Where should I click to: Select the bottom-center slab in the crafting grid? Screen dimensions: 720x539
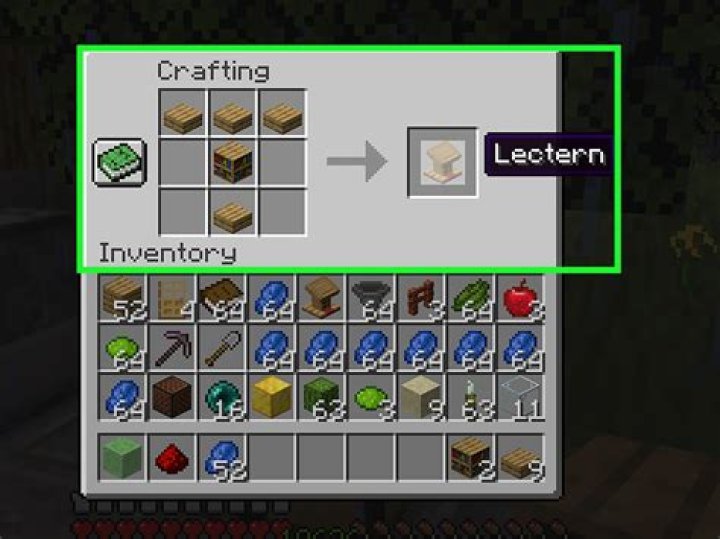(x=232, y=210)
